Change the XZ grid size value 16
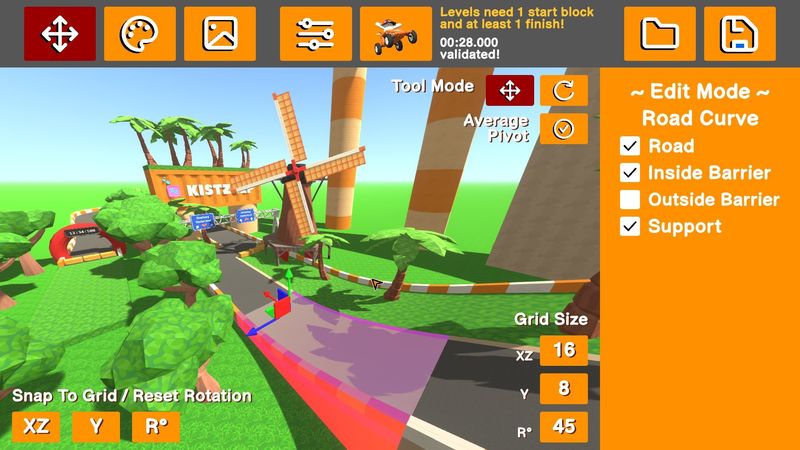Viewport: 800px width, 450px height. 564,351
